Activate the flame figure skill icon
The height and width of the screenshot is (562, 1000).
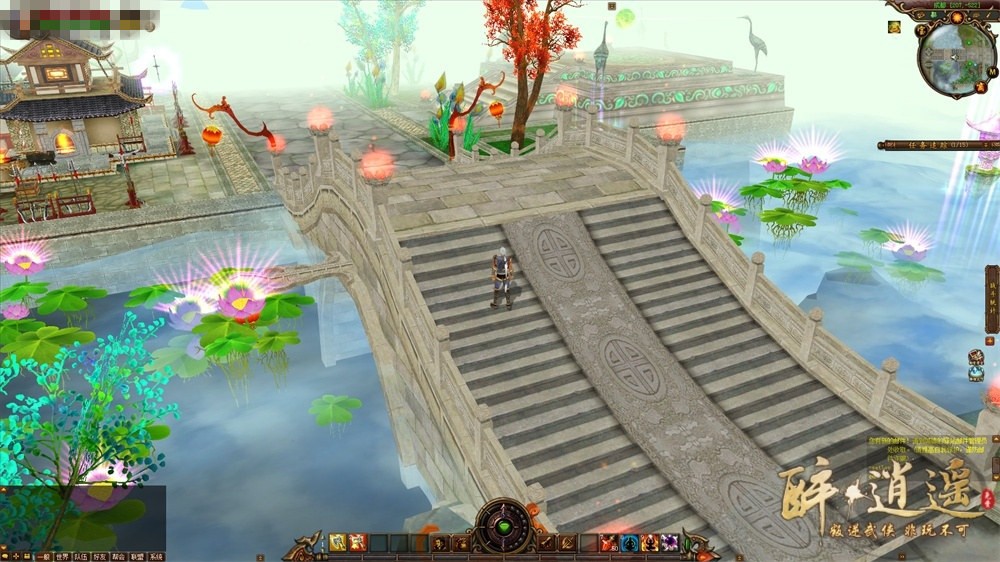click(x=650, y=543)
